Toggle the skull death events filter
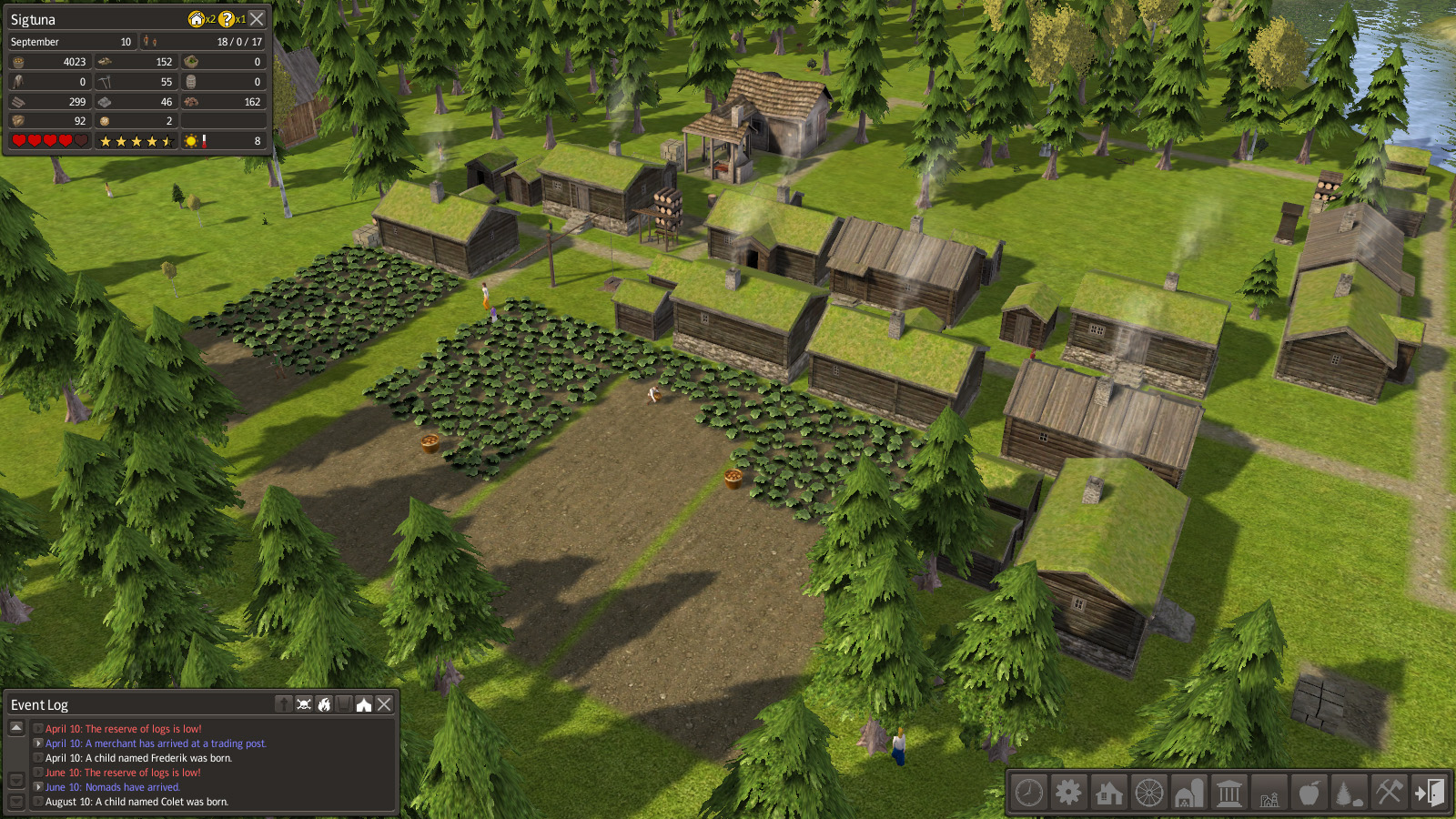Image resolution: width=1456 pixels, height=819 pixels. (304, 704)
